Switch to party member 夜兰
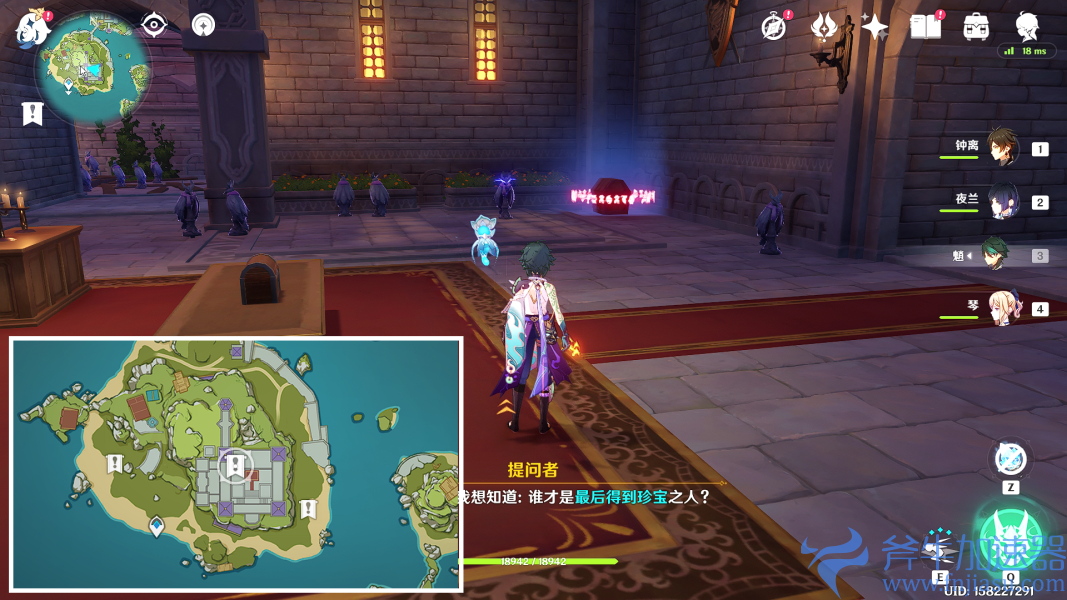1067x600 pixels. click(x=1002, y=201)
